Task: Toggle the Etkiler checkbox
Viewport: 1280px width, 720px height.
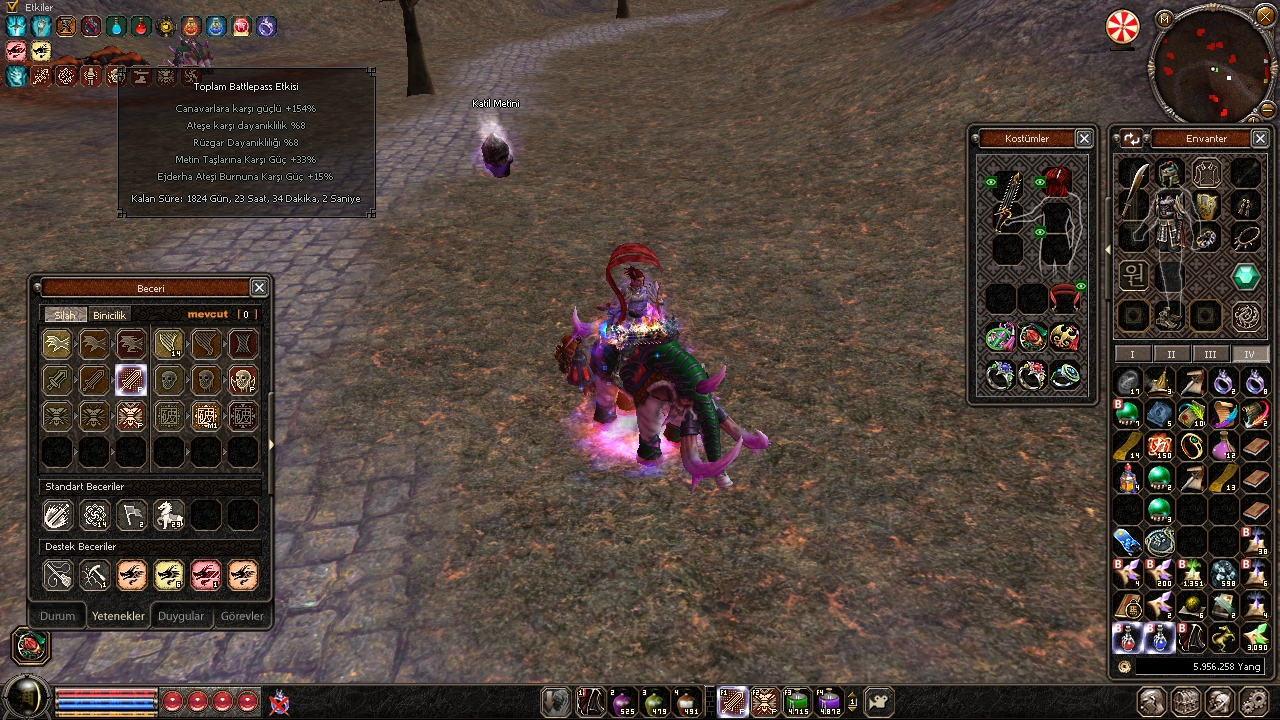Action: pyautogui.click(x=13, y=7)
